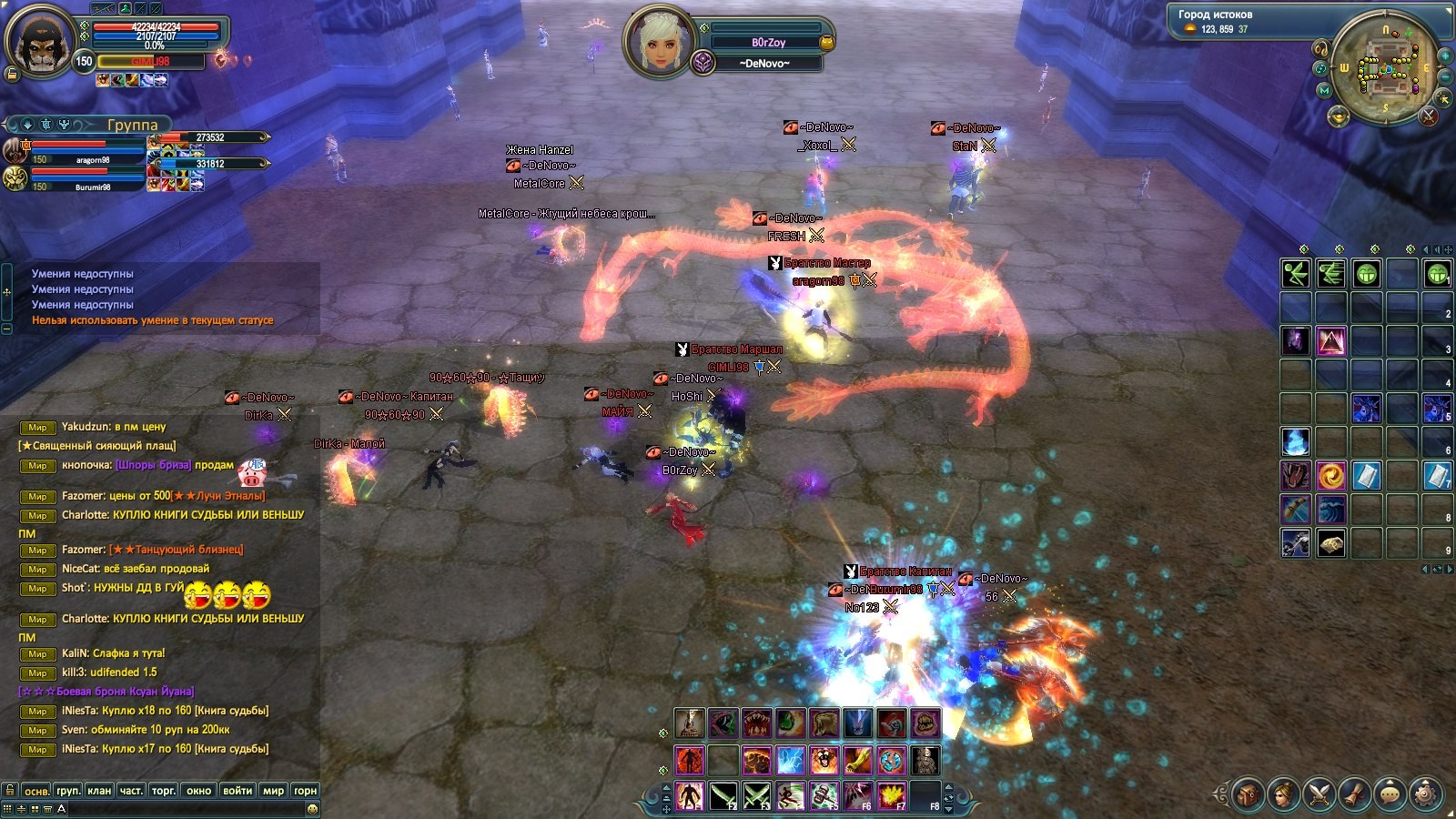The width and height of the screenshot is (1456, 819).
Task: Open the skills crossed-swords menu
Action: tap(1319, 794)
